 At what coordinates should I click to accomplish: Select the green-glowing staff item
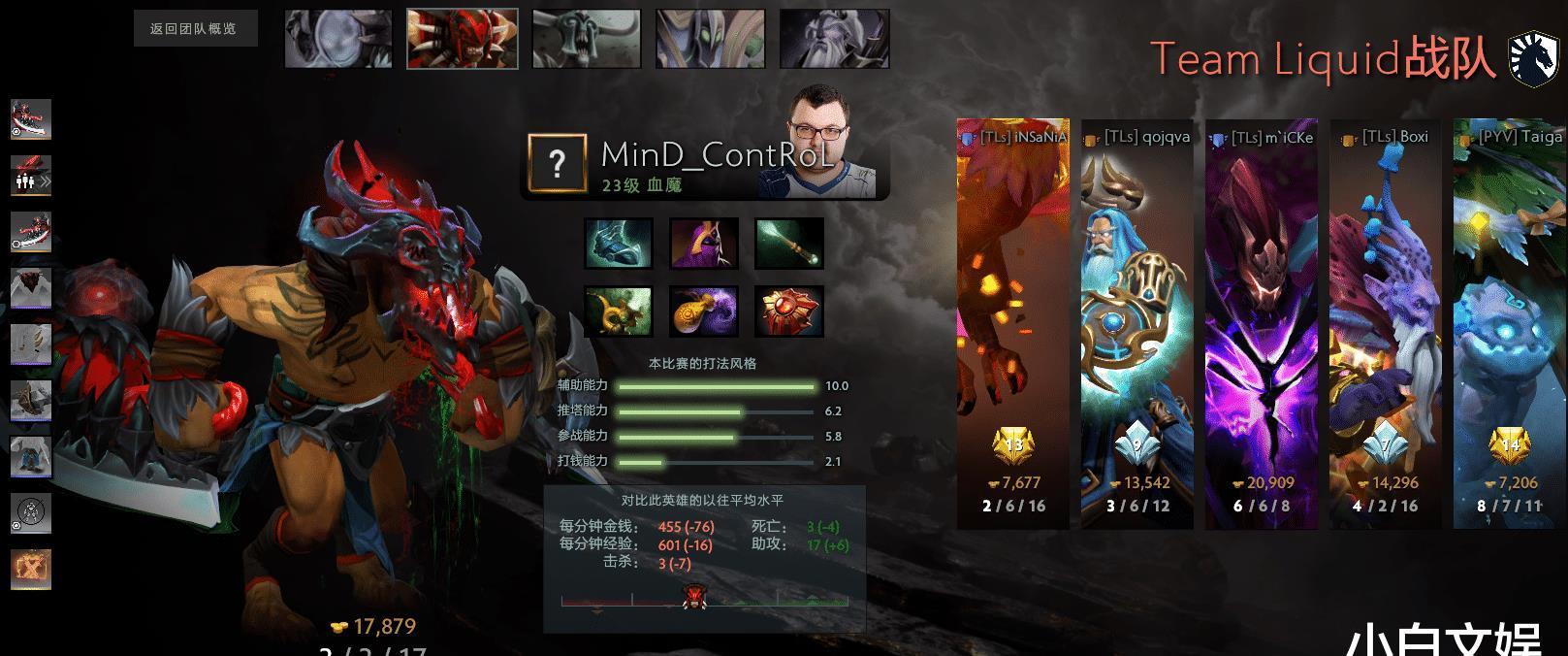[x=789, y=243]
